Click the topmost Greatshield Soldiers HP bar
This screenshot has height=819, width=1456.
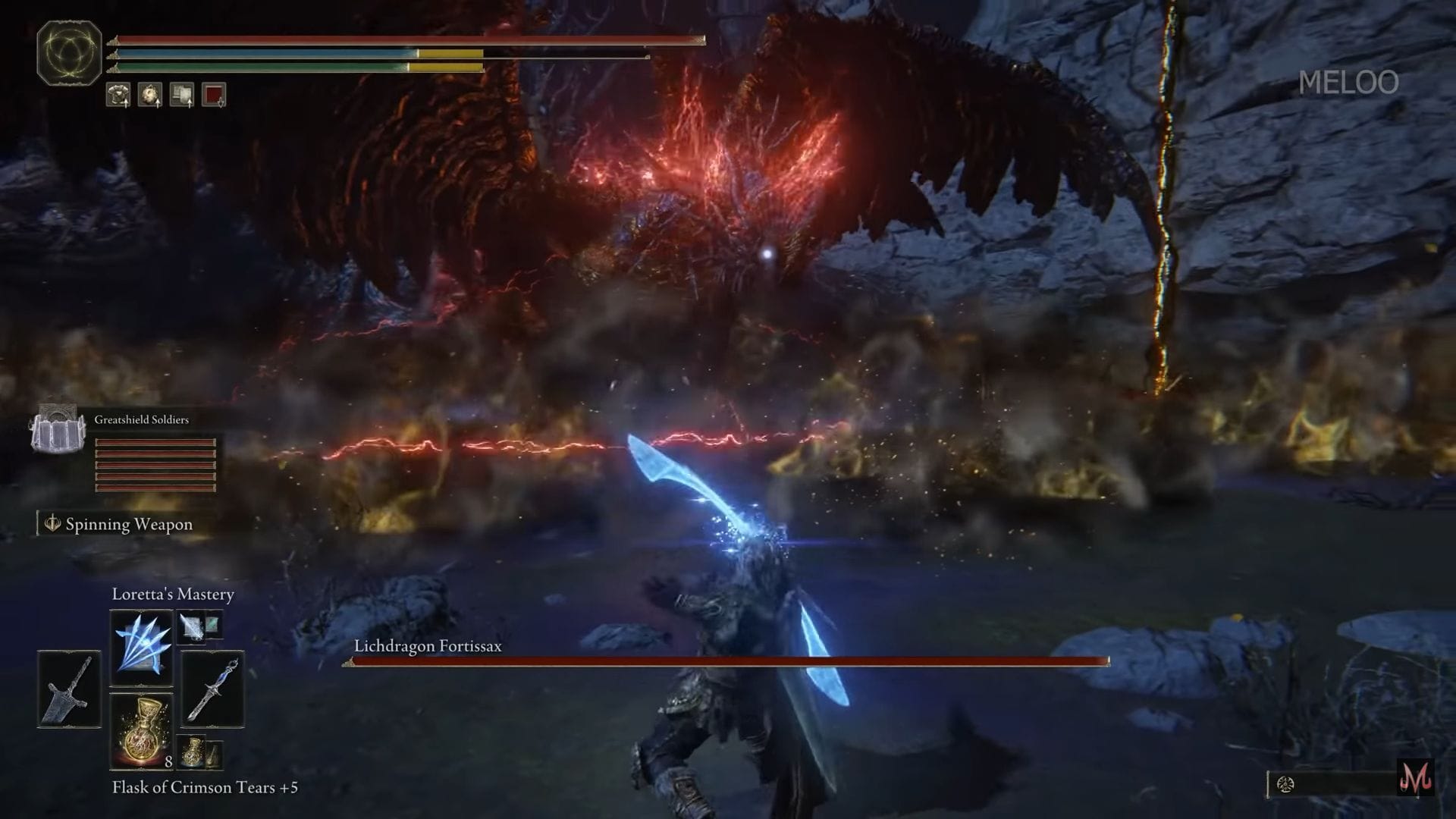coord(153,442)
